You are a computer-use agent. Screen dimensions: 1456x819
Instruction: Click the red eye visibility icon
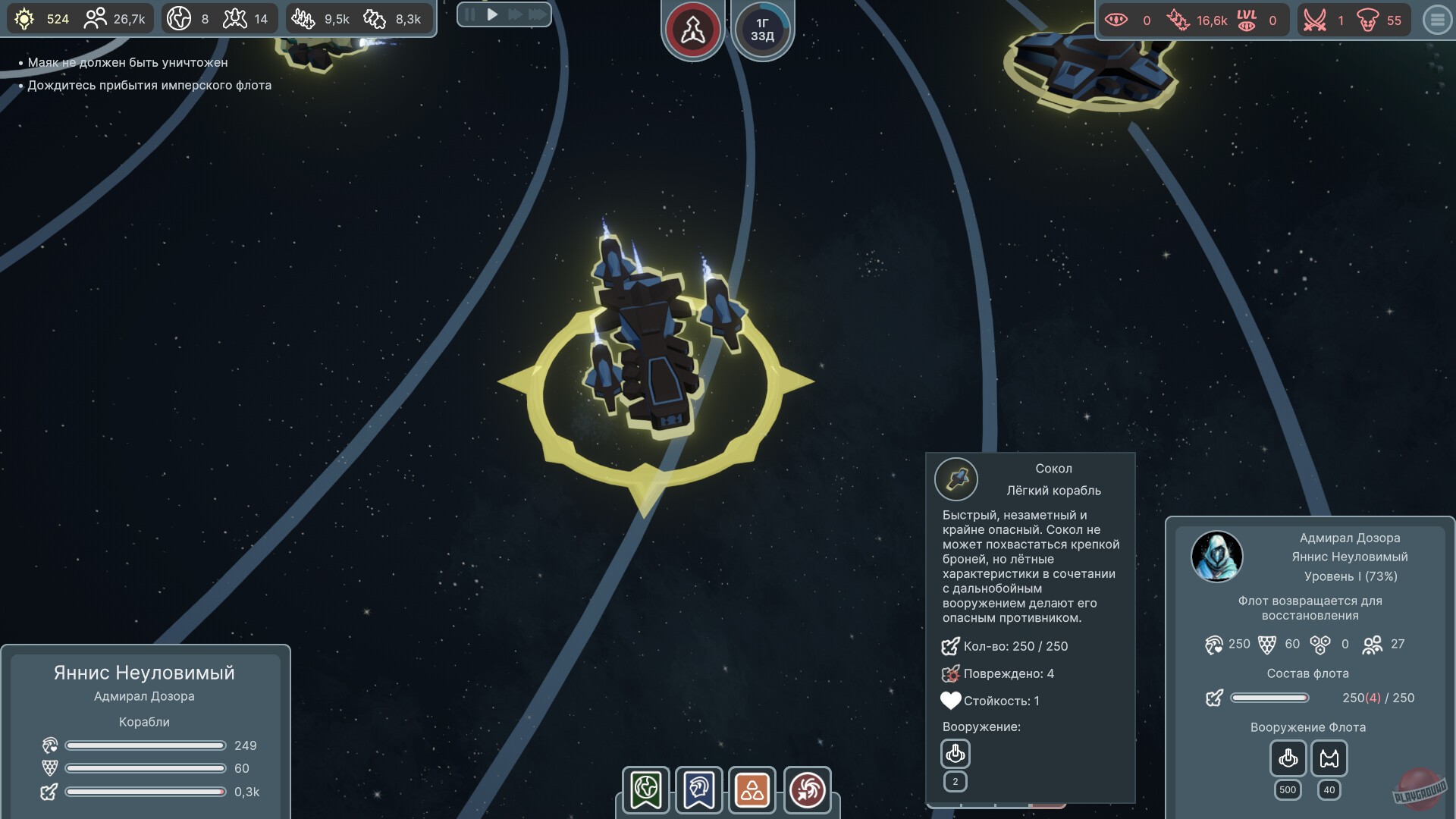[1116, 20]
